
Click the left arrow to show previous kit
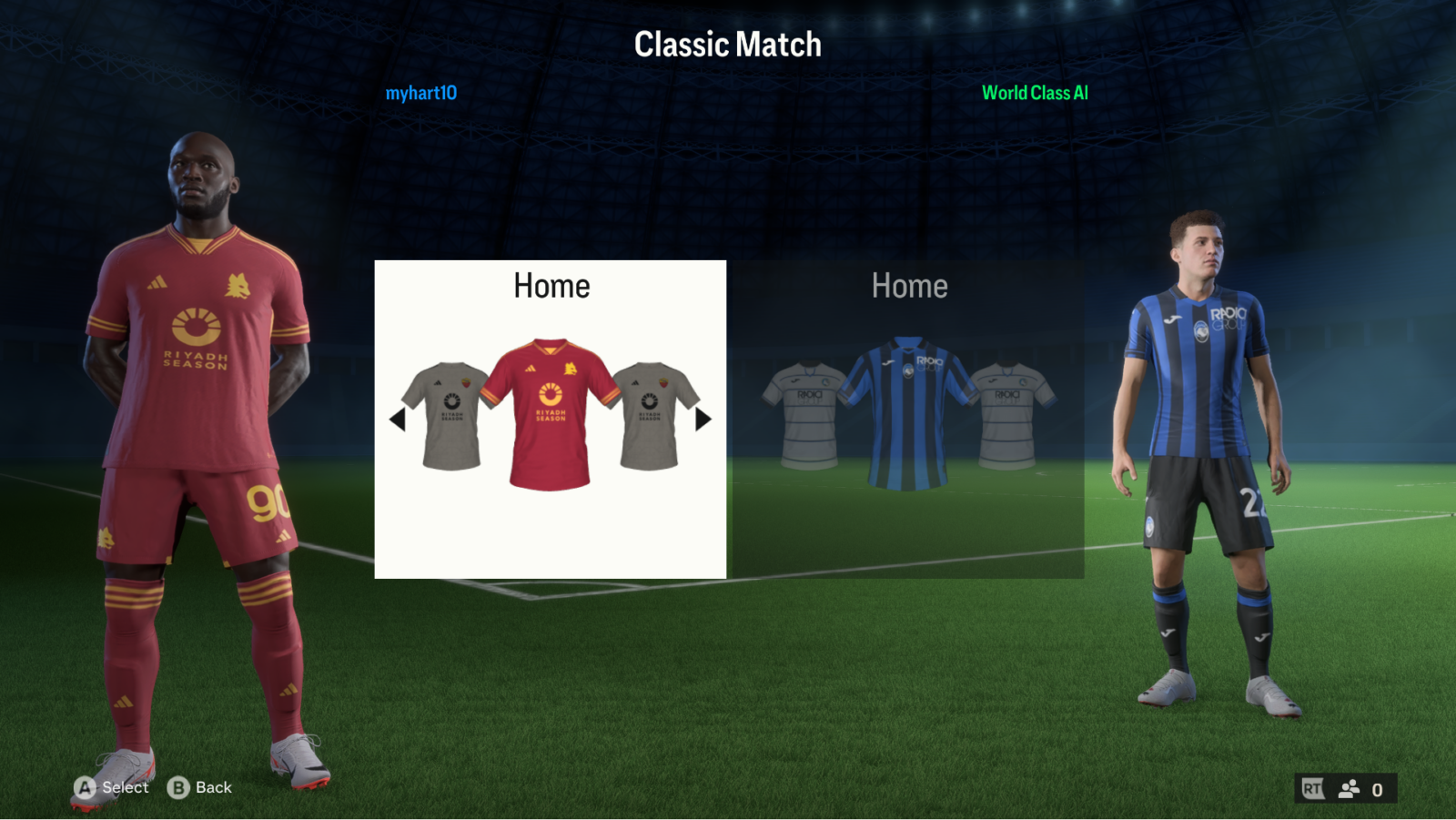pos(397,420)
